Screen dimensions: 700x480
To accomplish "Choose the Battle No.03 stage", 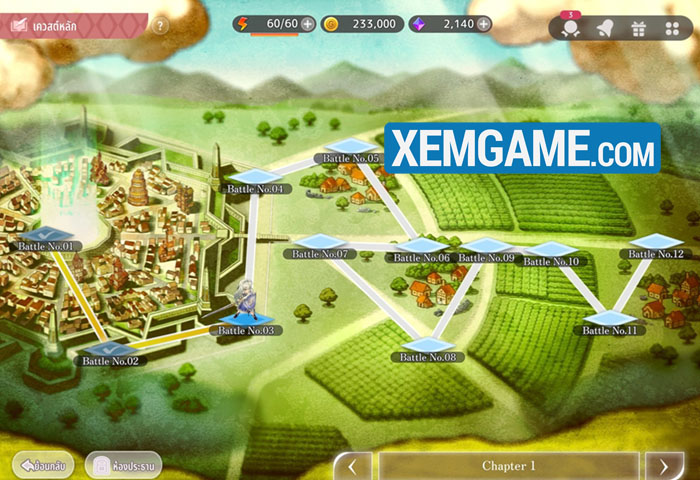I will tap(245, 322).
